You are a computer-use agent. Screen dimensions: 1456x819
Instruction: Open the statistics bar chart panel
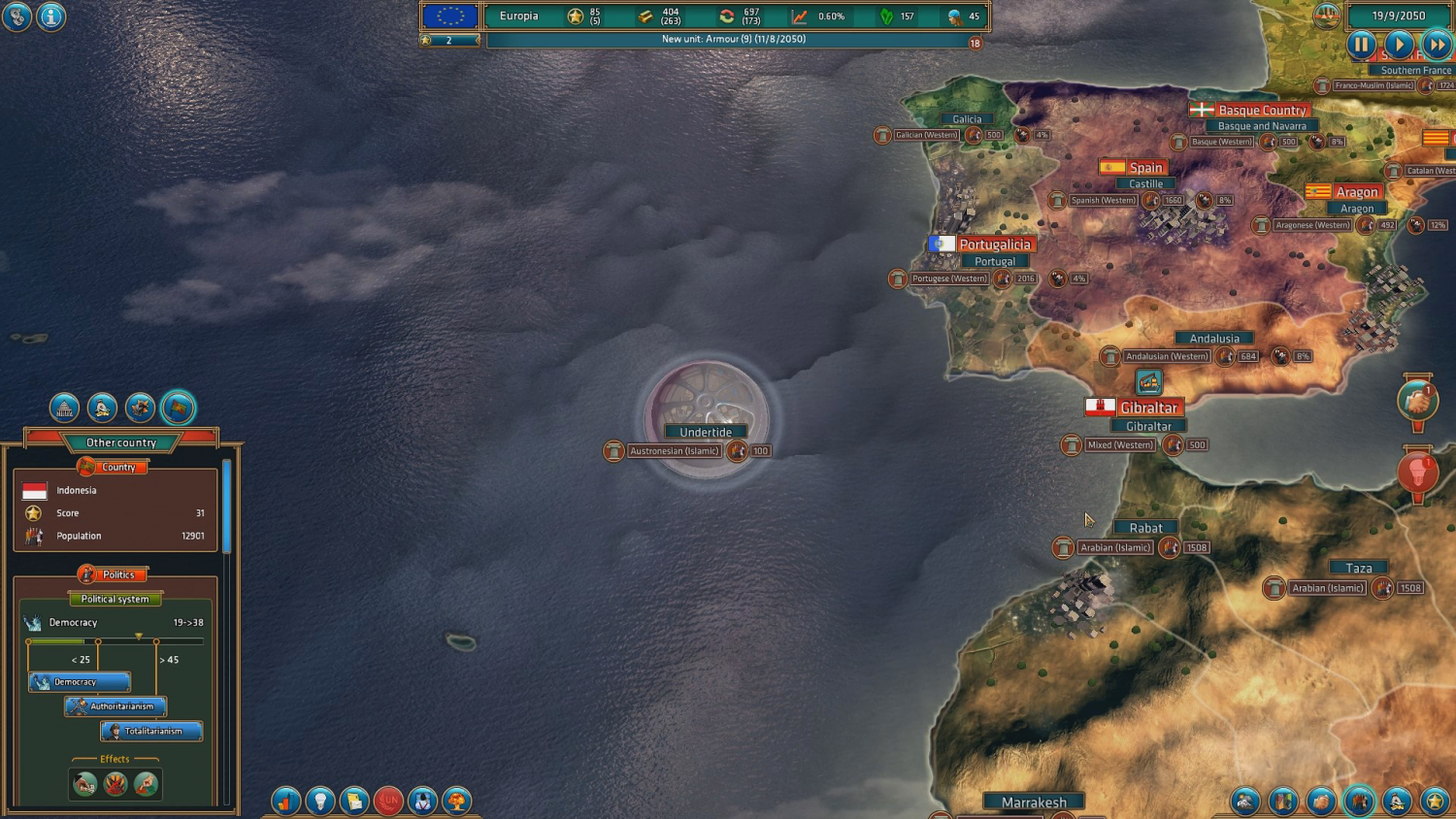coord(286,801)
